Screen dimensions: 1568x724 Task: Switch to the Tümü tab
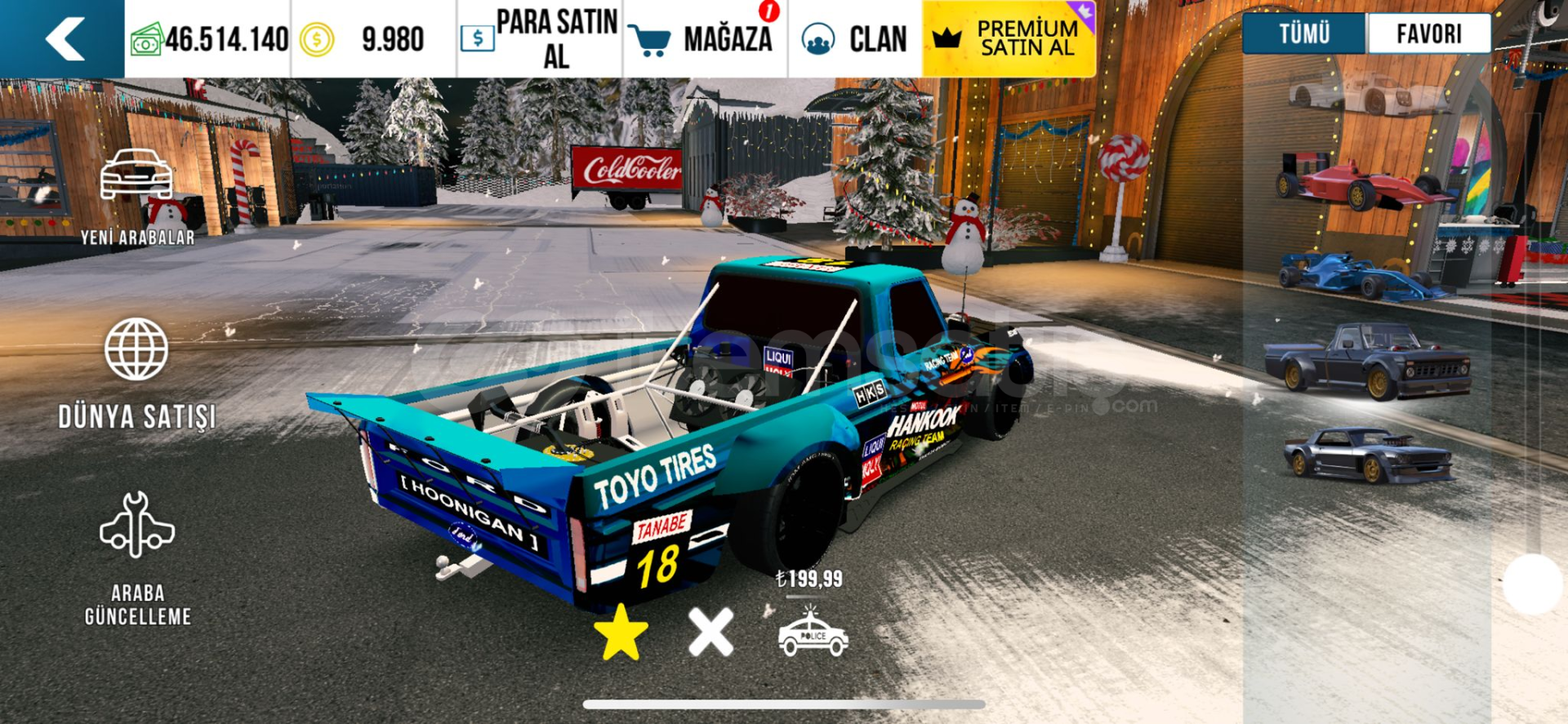click(1303, 33)
